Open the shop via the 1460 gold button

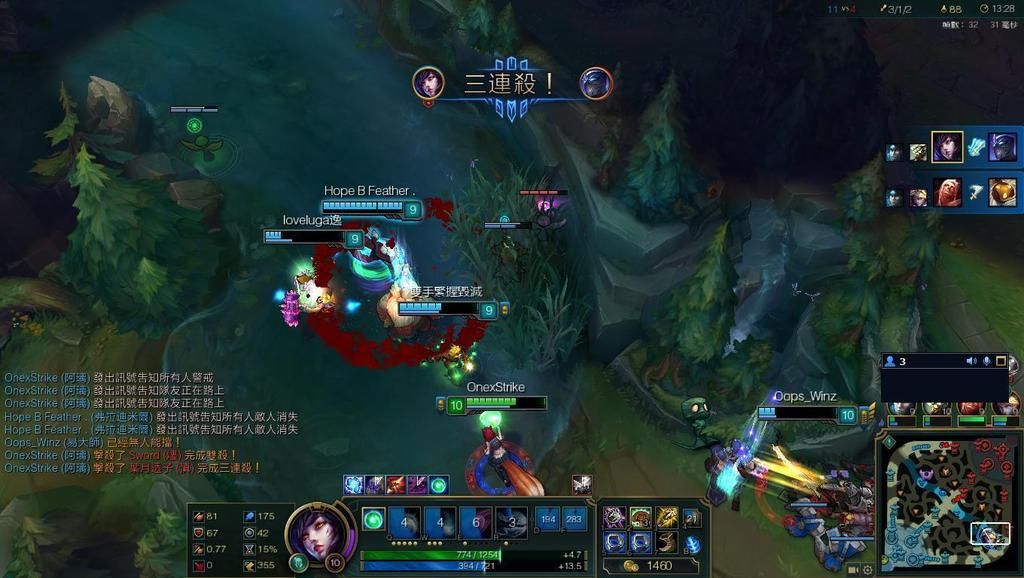tap(650, 566)
